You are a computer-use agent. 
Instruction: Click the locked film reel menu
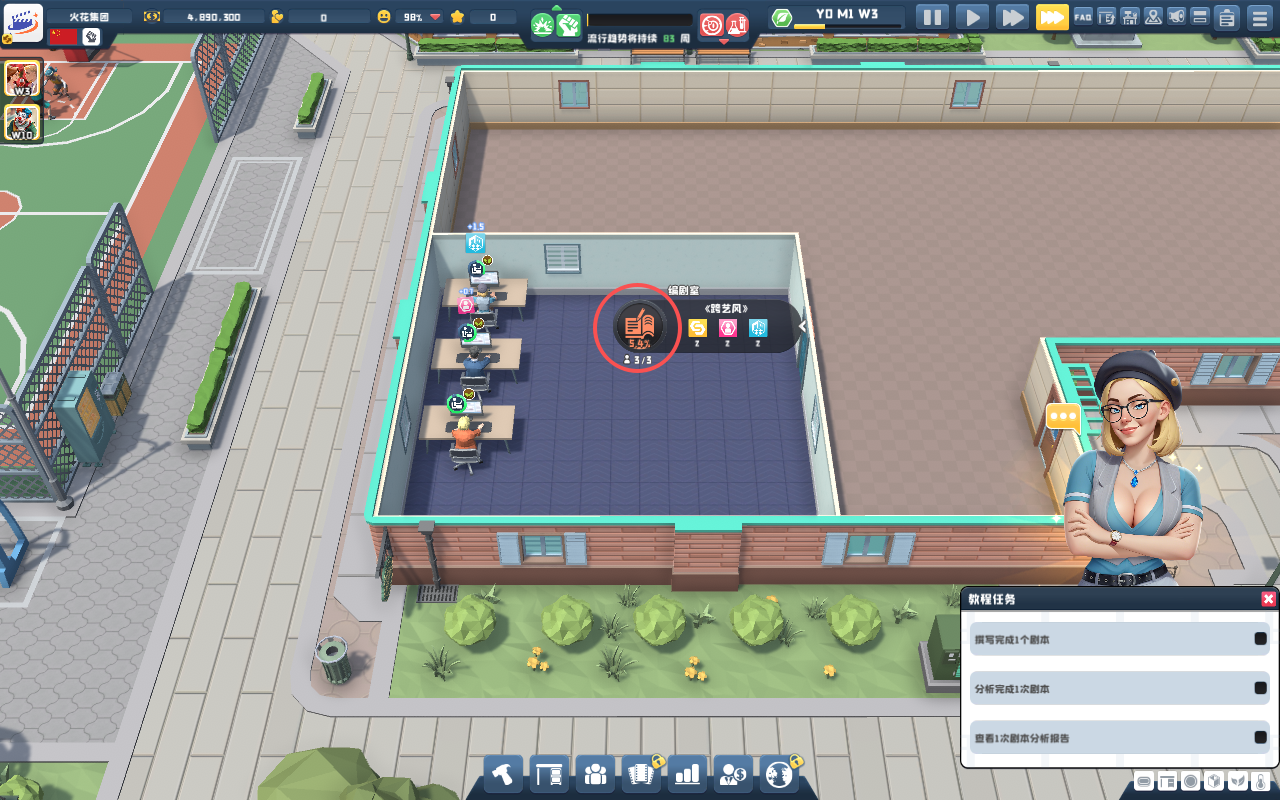pos(641,773)
